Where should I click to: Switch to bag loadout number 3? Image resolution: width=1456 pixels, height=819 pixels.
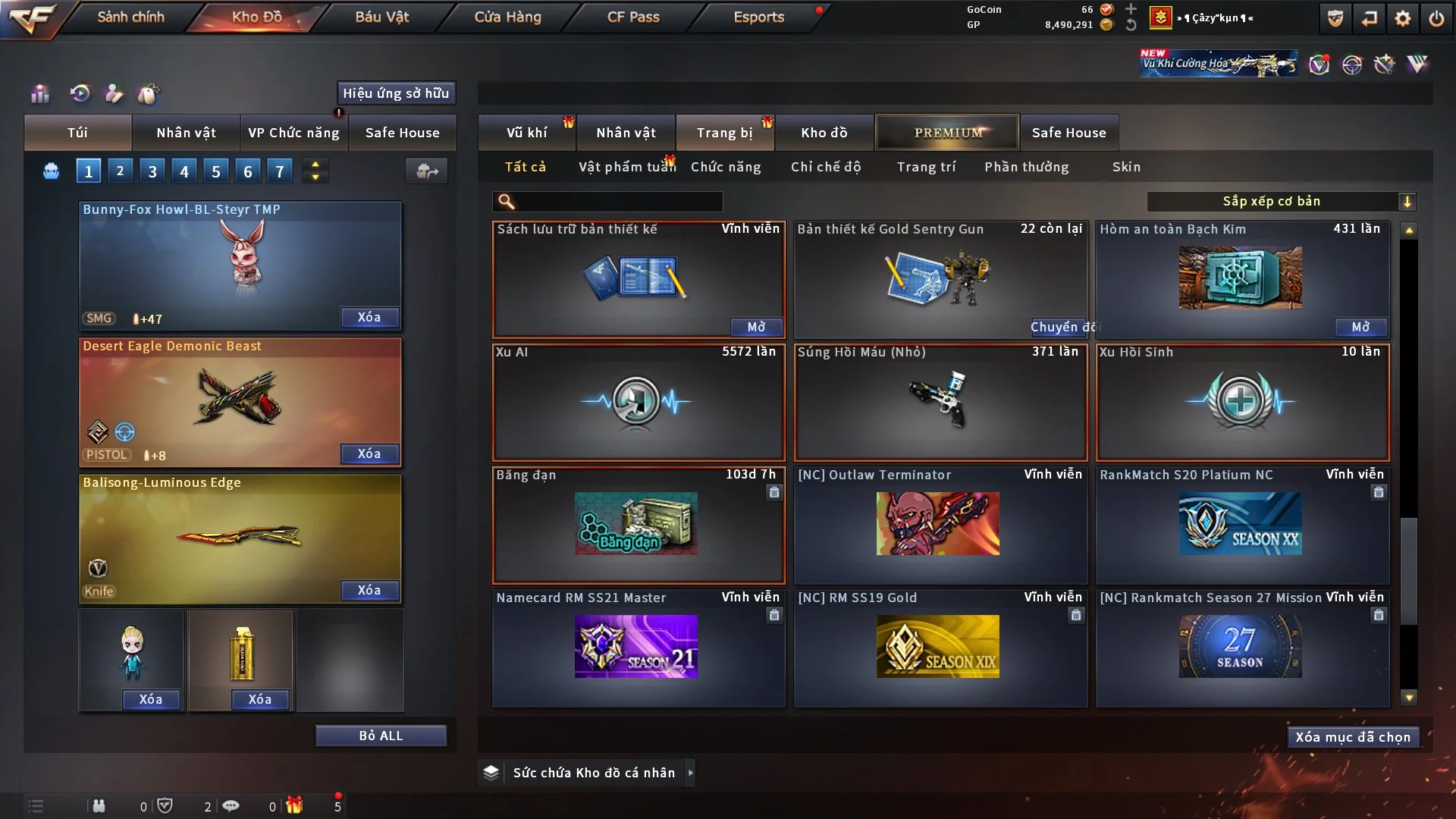152,171
